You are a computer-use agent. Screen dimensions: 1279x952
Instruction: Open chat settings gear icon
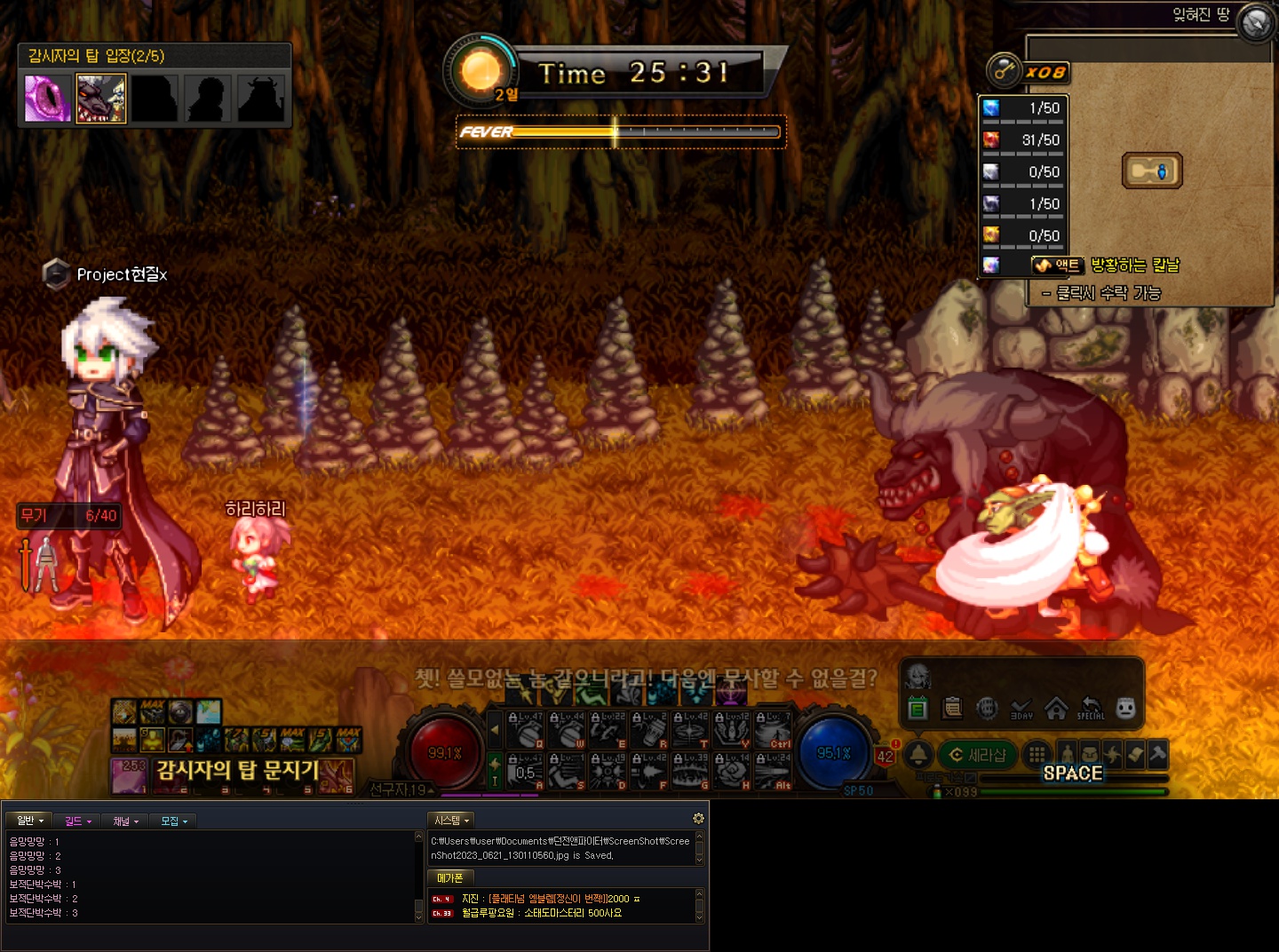click(x=698, y=818)
